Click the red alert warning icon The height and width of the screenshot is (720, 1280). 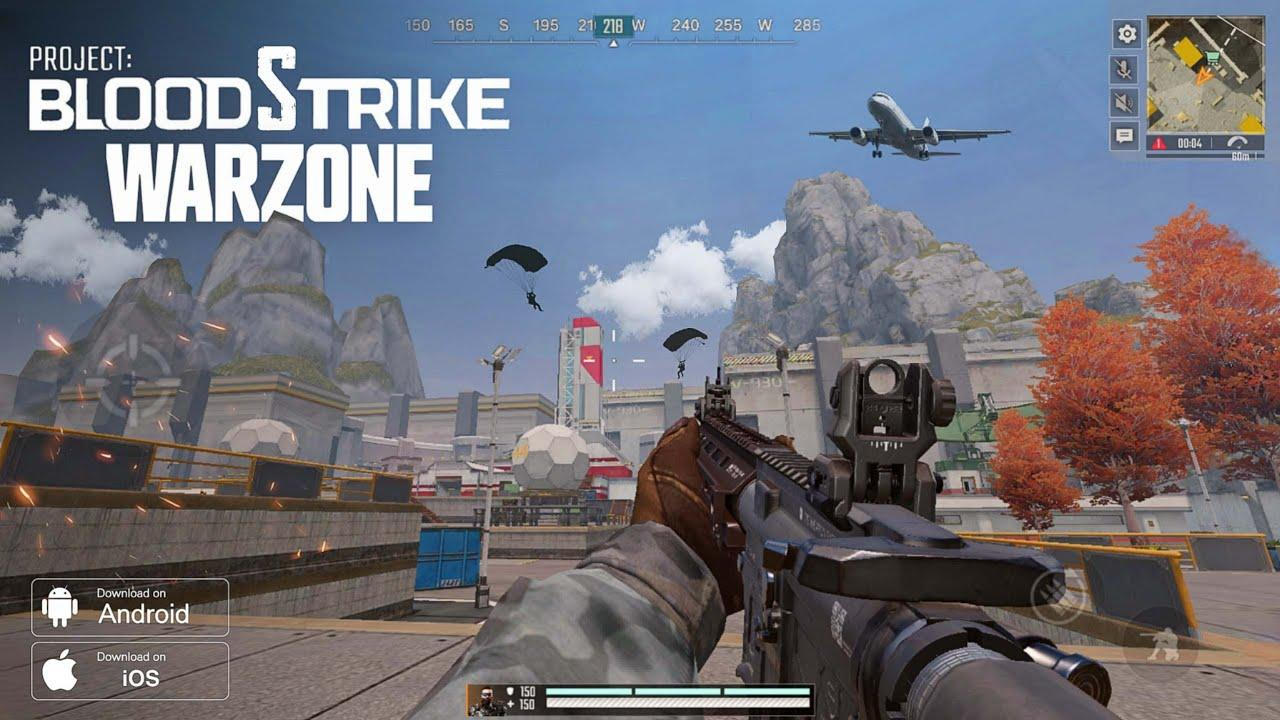pyautogui.click(x=1158, y=142)
